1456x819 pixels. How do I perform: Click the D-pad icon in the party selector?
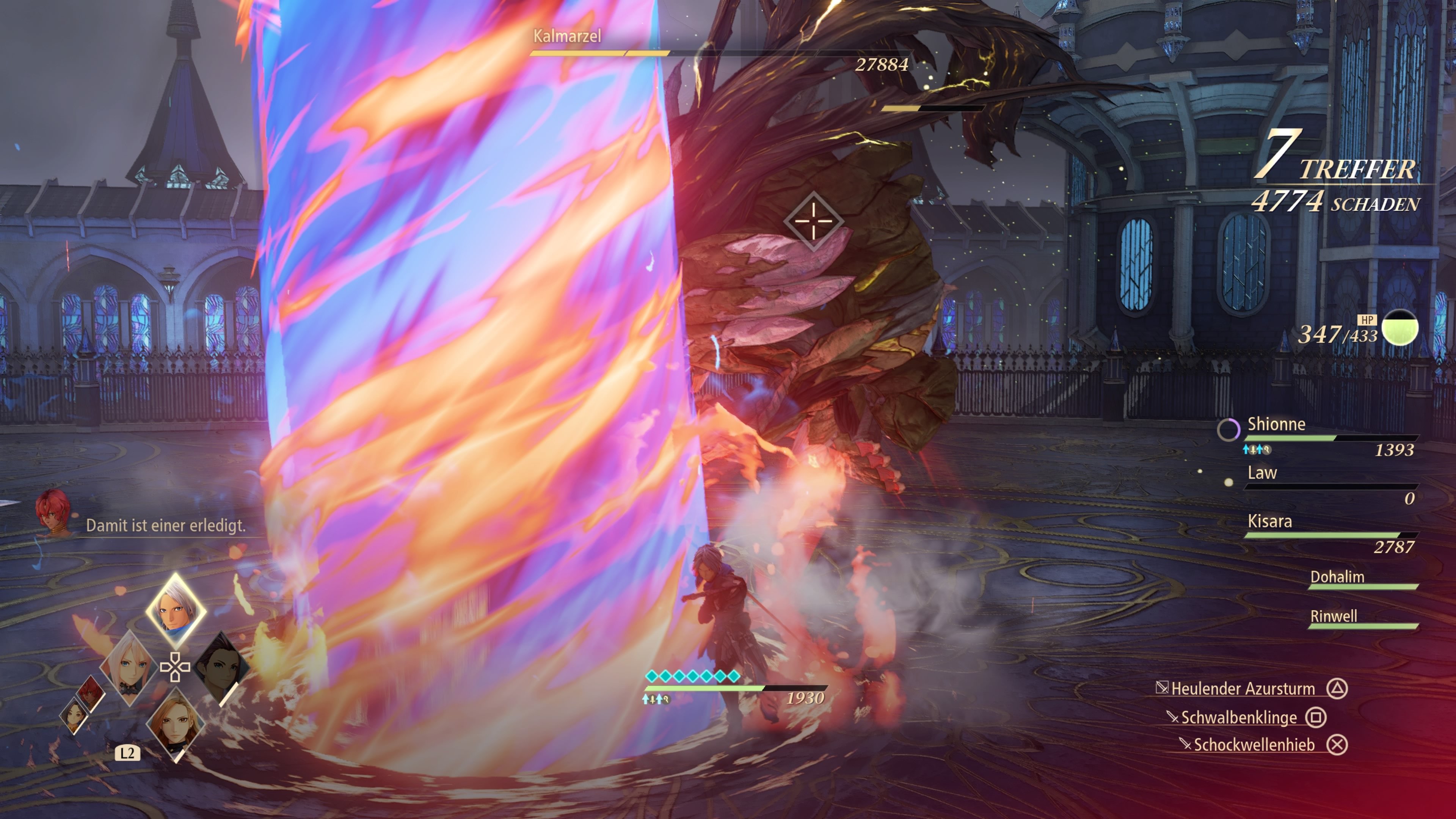pyautogui.click(x=175, y=667)
